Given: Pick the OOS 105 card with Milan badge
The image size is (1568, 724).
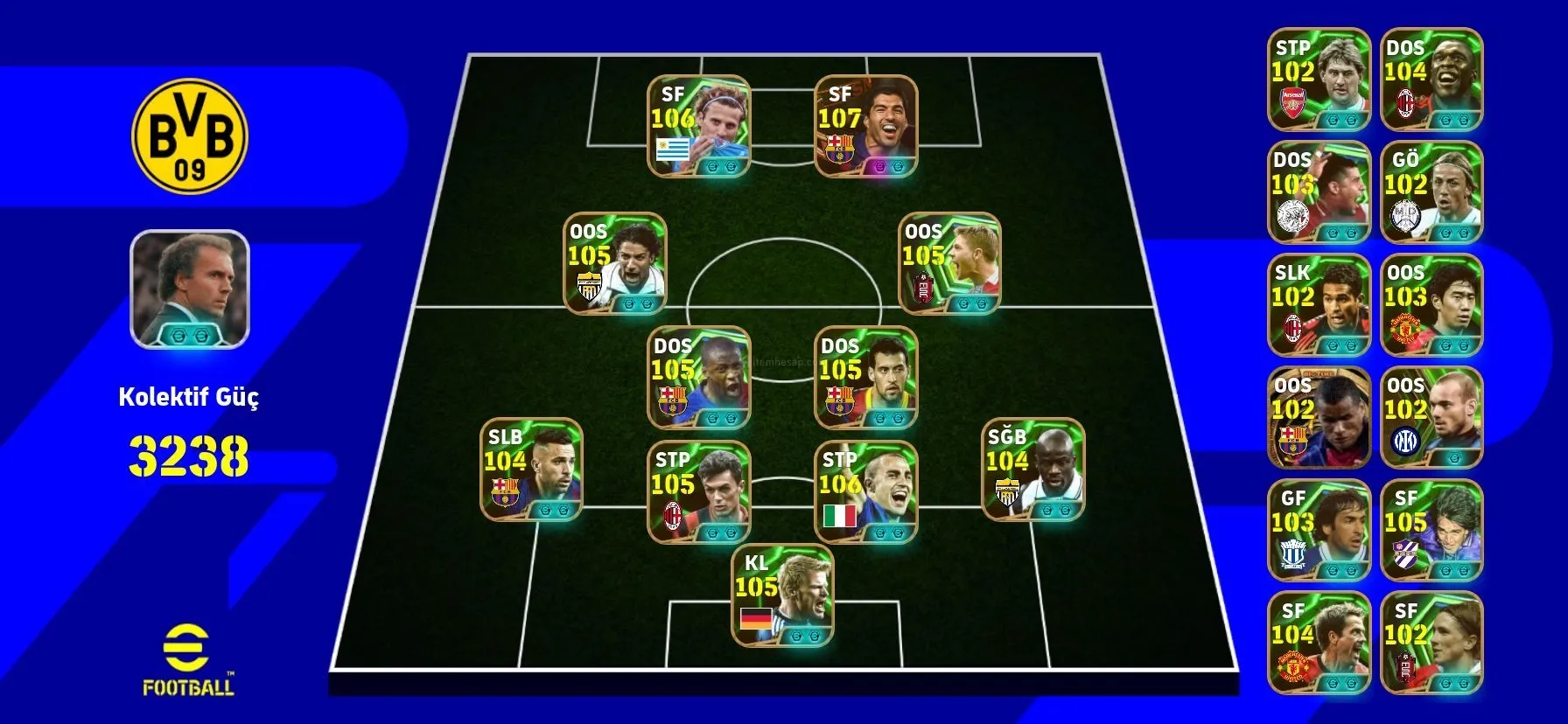Looking at the screenshot, I should coord(949,263).
